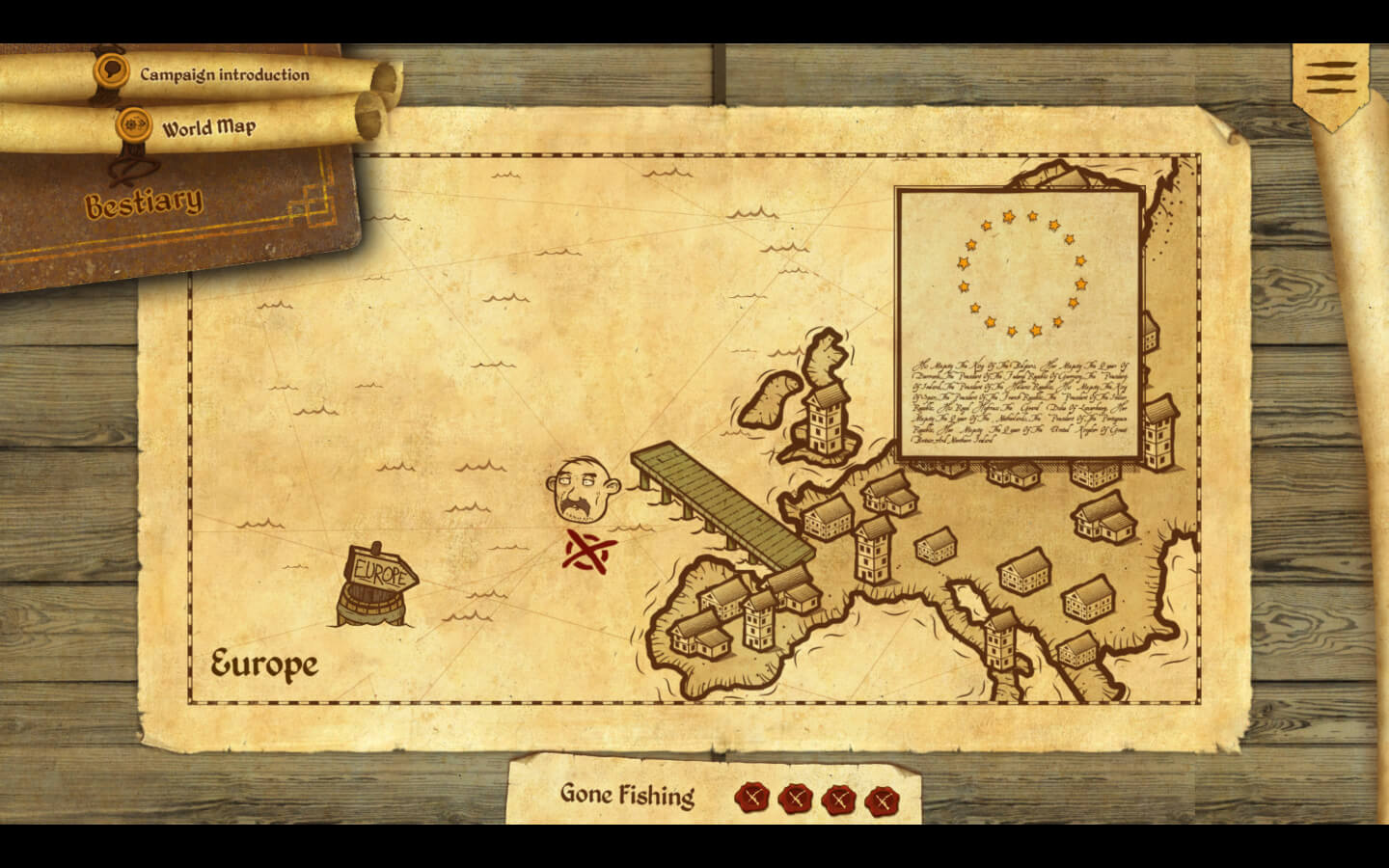The image size is (1389, 868).
Task: Open the Campaign introduction scroll
Action: coord(223,74)
